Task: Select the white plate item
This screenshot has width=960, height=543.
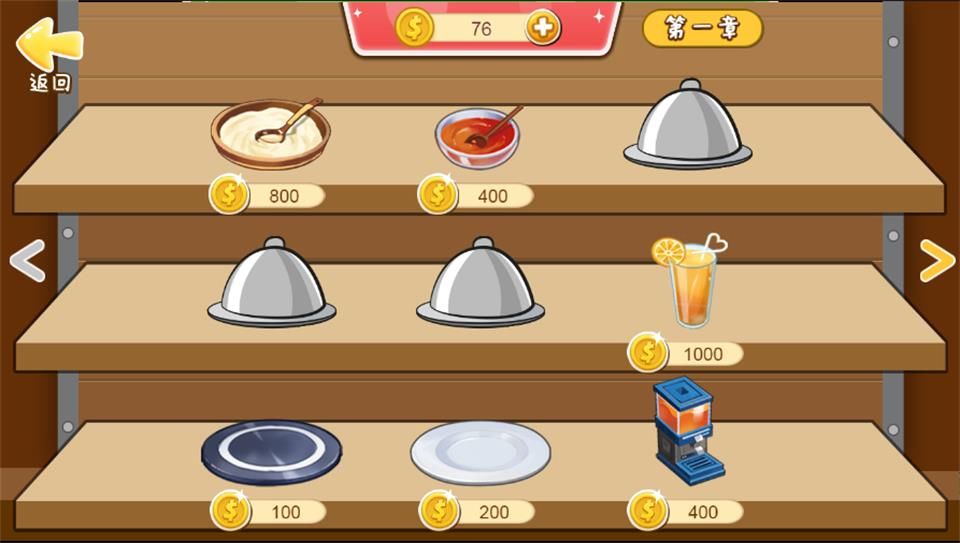Action: pos(480,452)
